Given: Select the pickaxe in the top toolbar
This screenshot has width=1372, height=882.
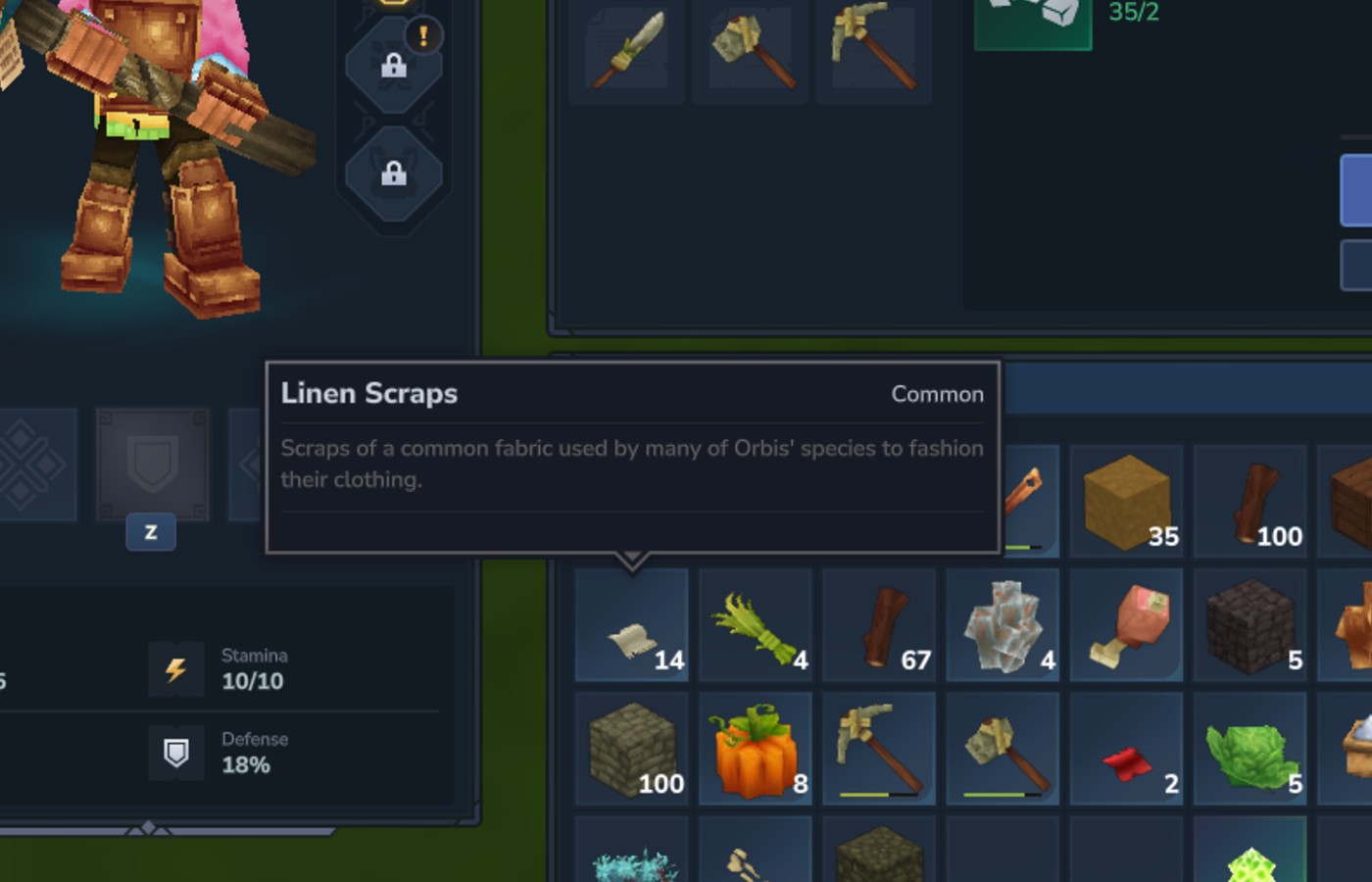Looking at the screenshot, I should click(874, 51).
